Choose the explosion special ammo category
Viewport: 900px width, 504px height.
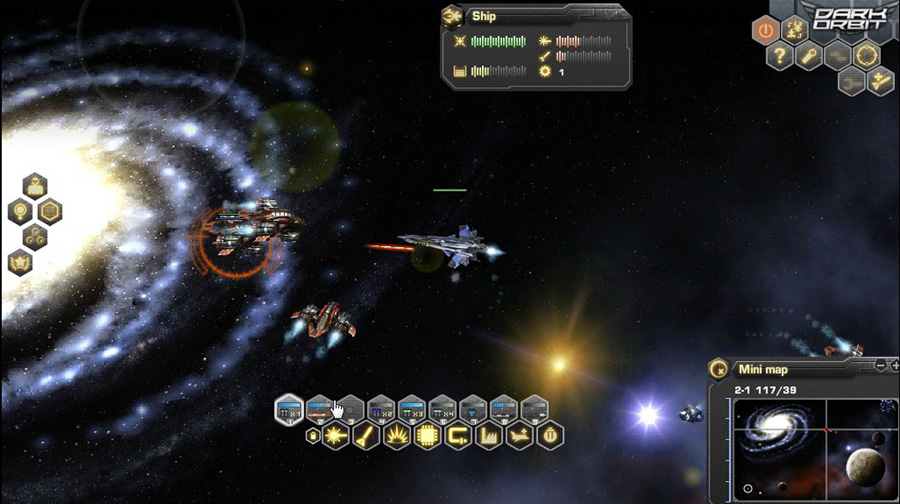coord(397,436)
